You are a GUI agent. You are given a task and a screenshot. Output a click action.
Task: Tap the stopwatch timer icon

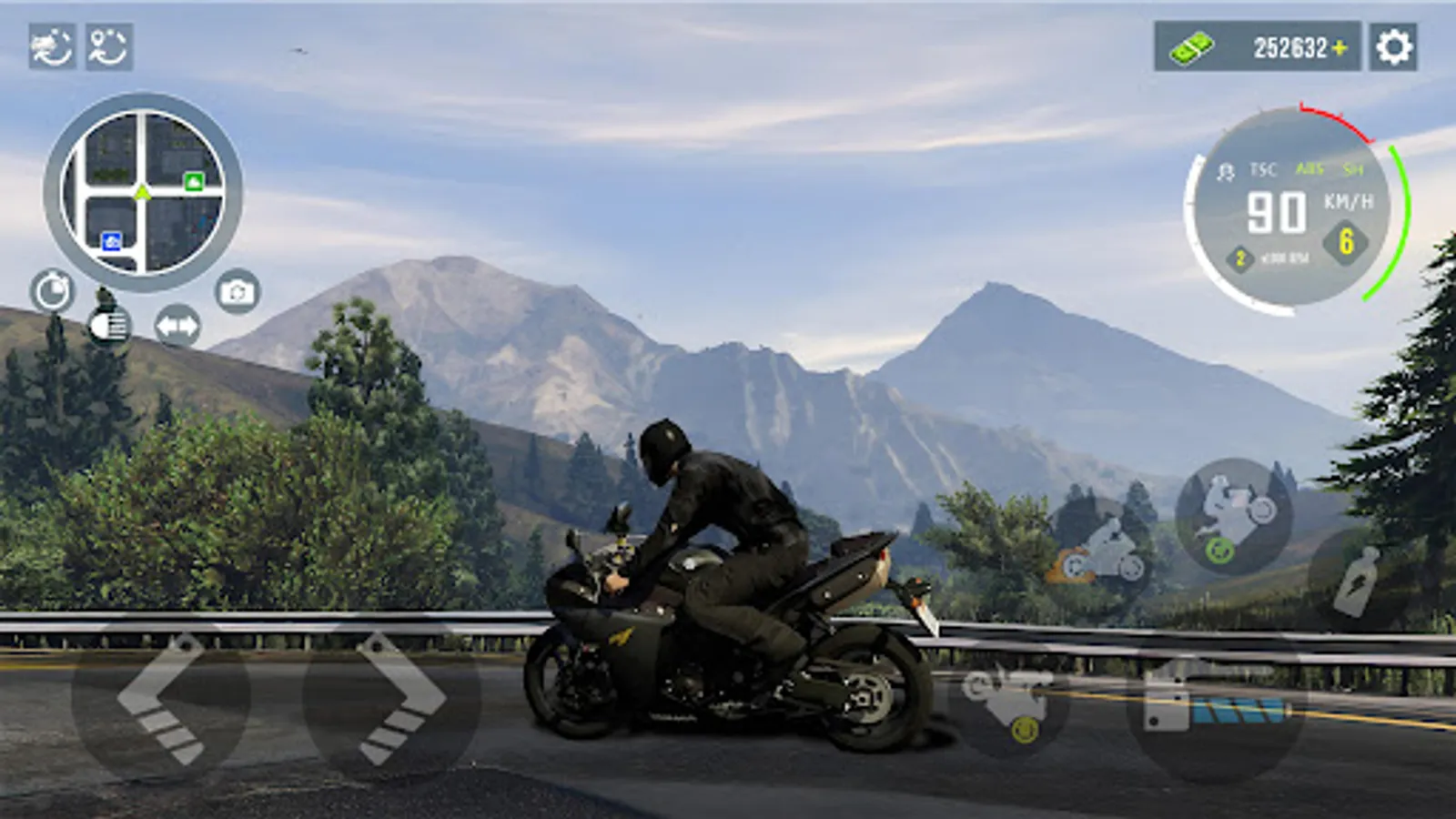click(x=53, y=291)
